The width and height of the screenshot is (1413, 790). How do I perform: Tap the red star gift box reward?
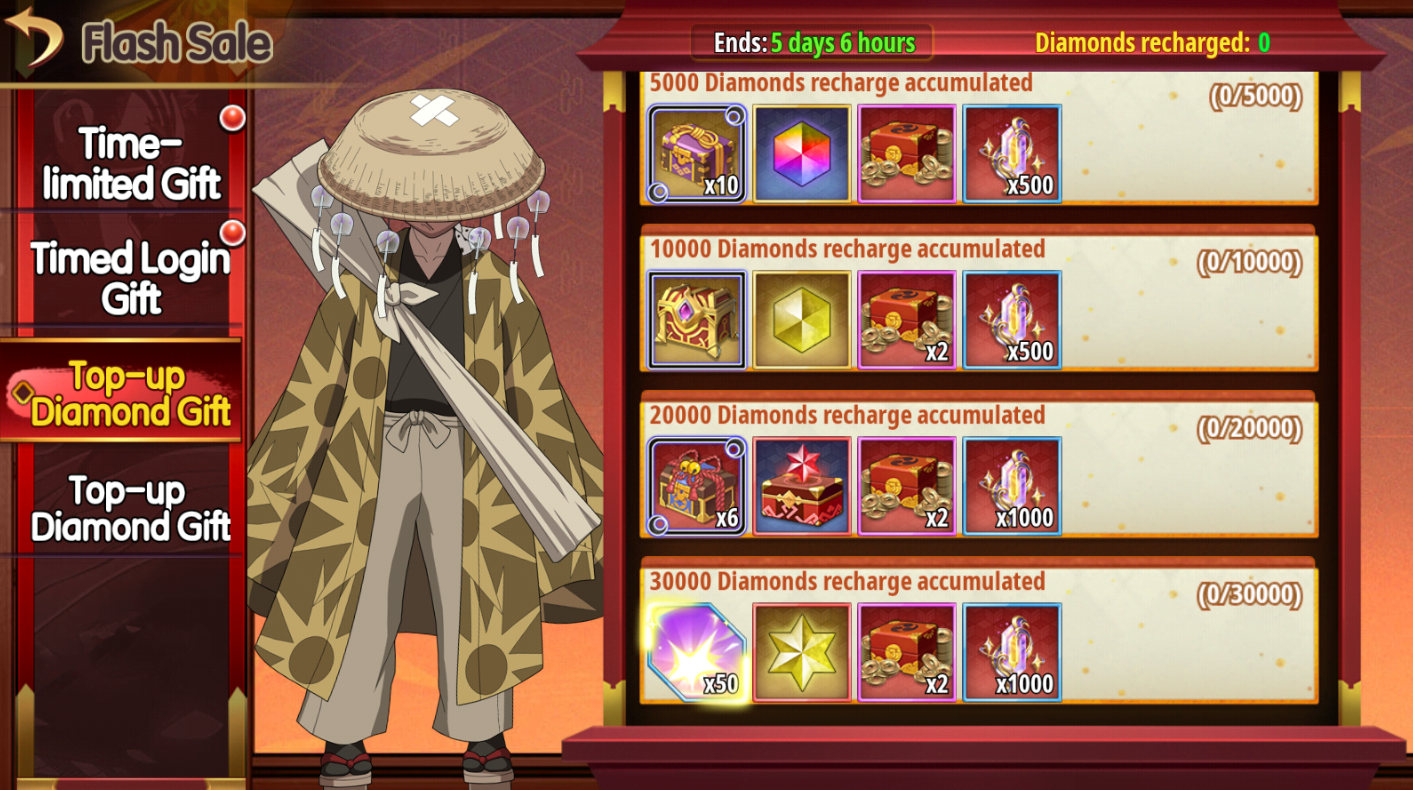pyautogui.click(x=802, y=486)
